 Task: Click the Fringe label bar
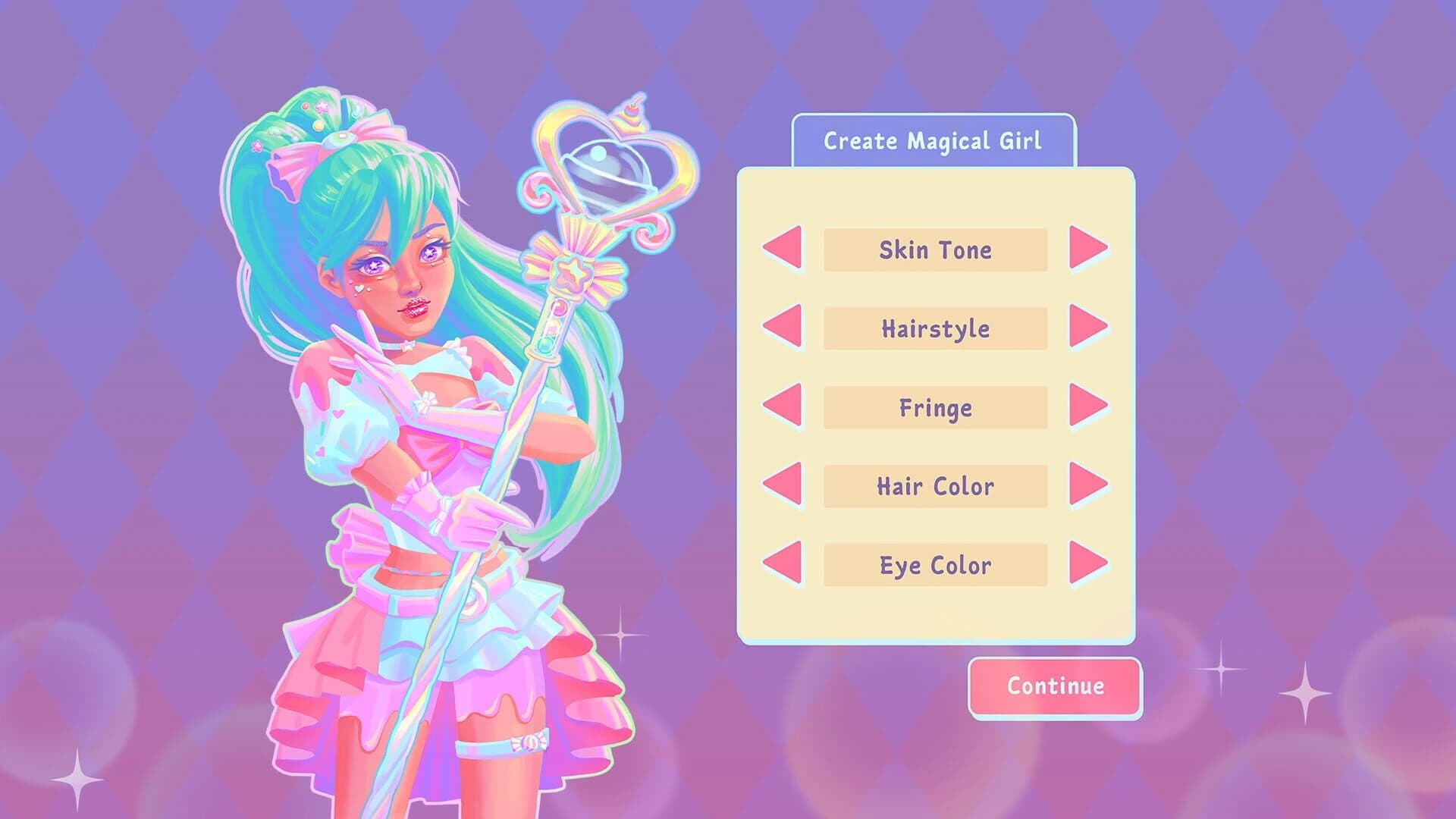click(x=934, y=408)
